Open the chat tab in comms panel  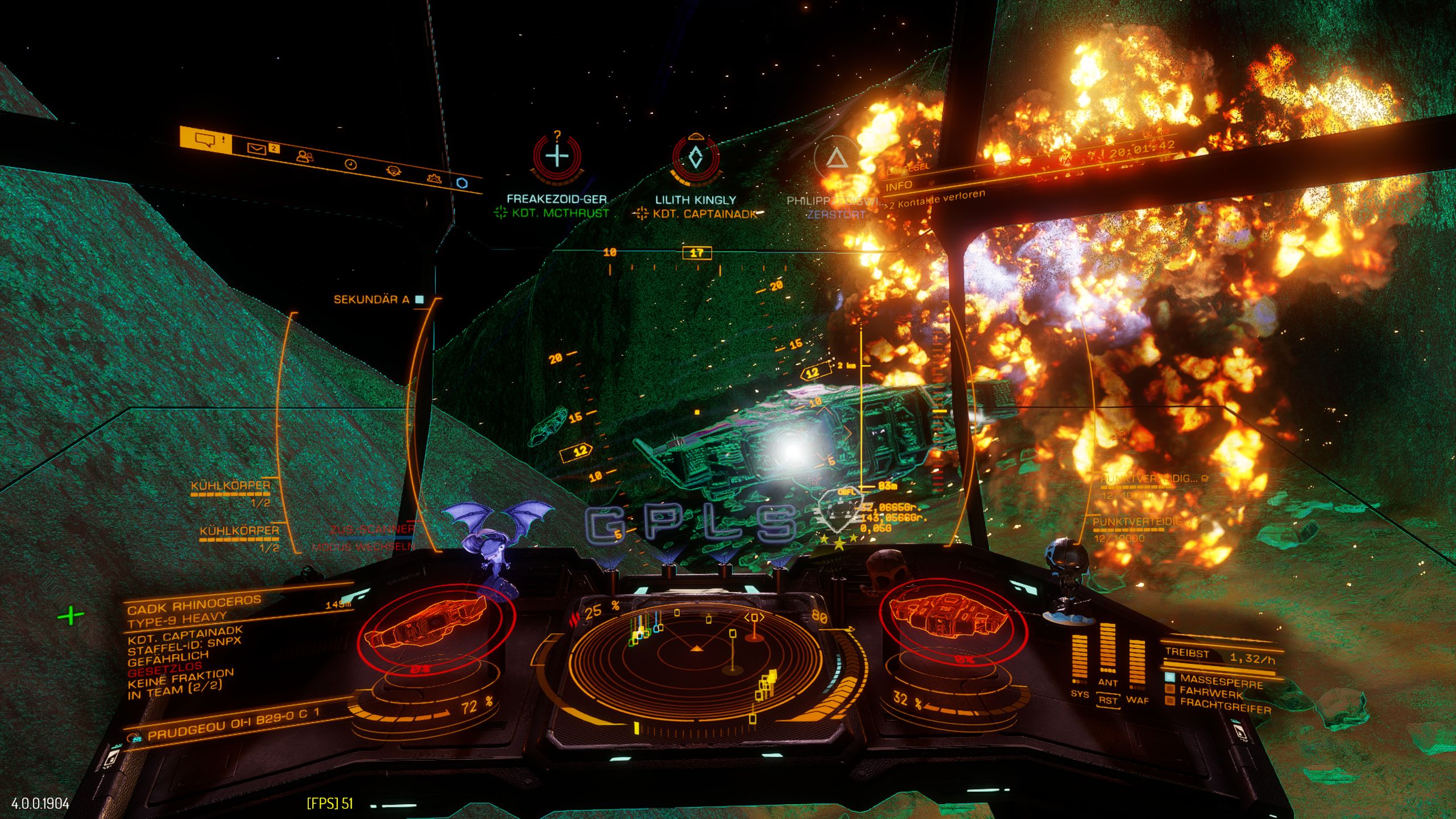206,140
